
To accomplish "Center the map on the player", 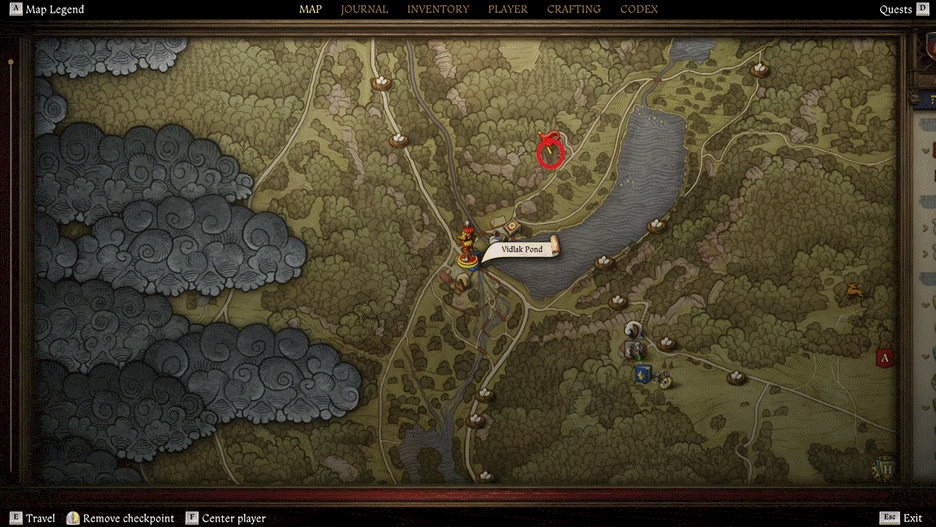I will 233,518.
